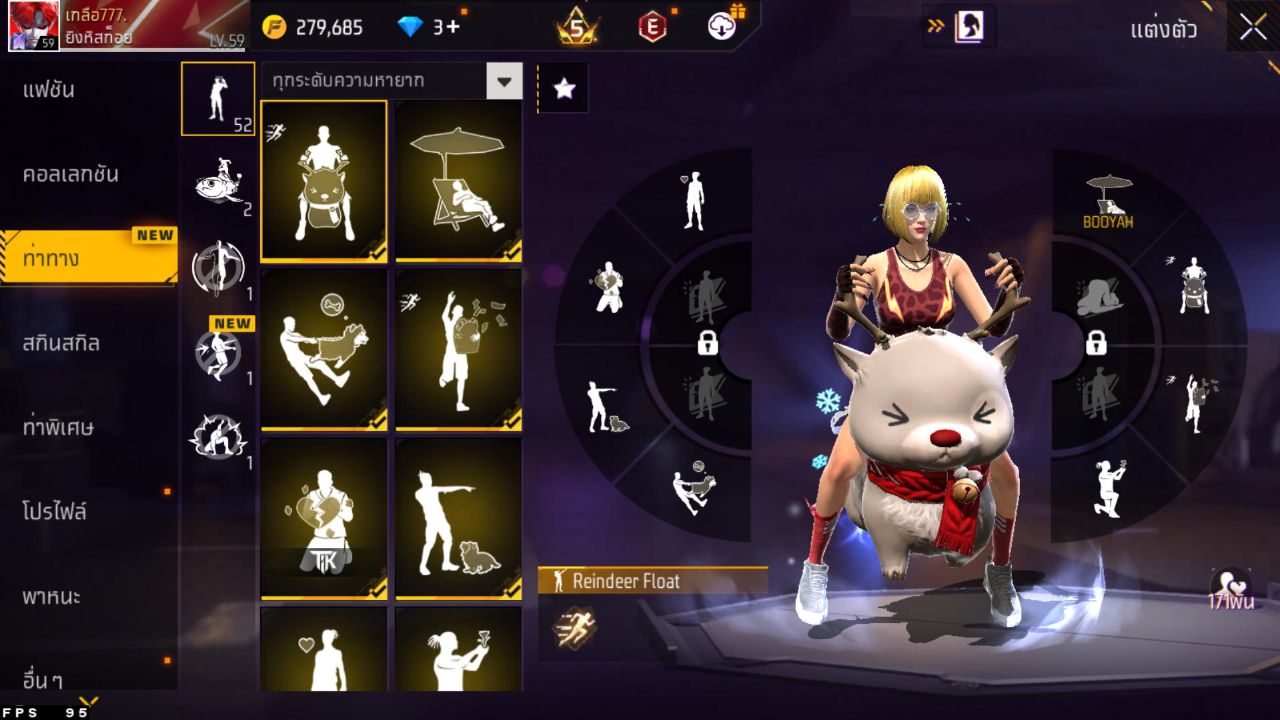1280x720 pixels.
Task: Pick the broken heart emote tile
Action: (324, 518)
